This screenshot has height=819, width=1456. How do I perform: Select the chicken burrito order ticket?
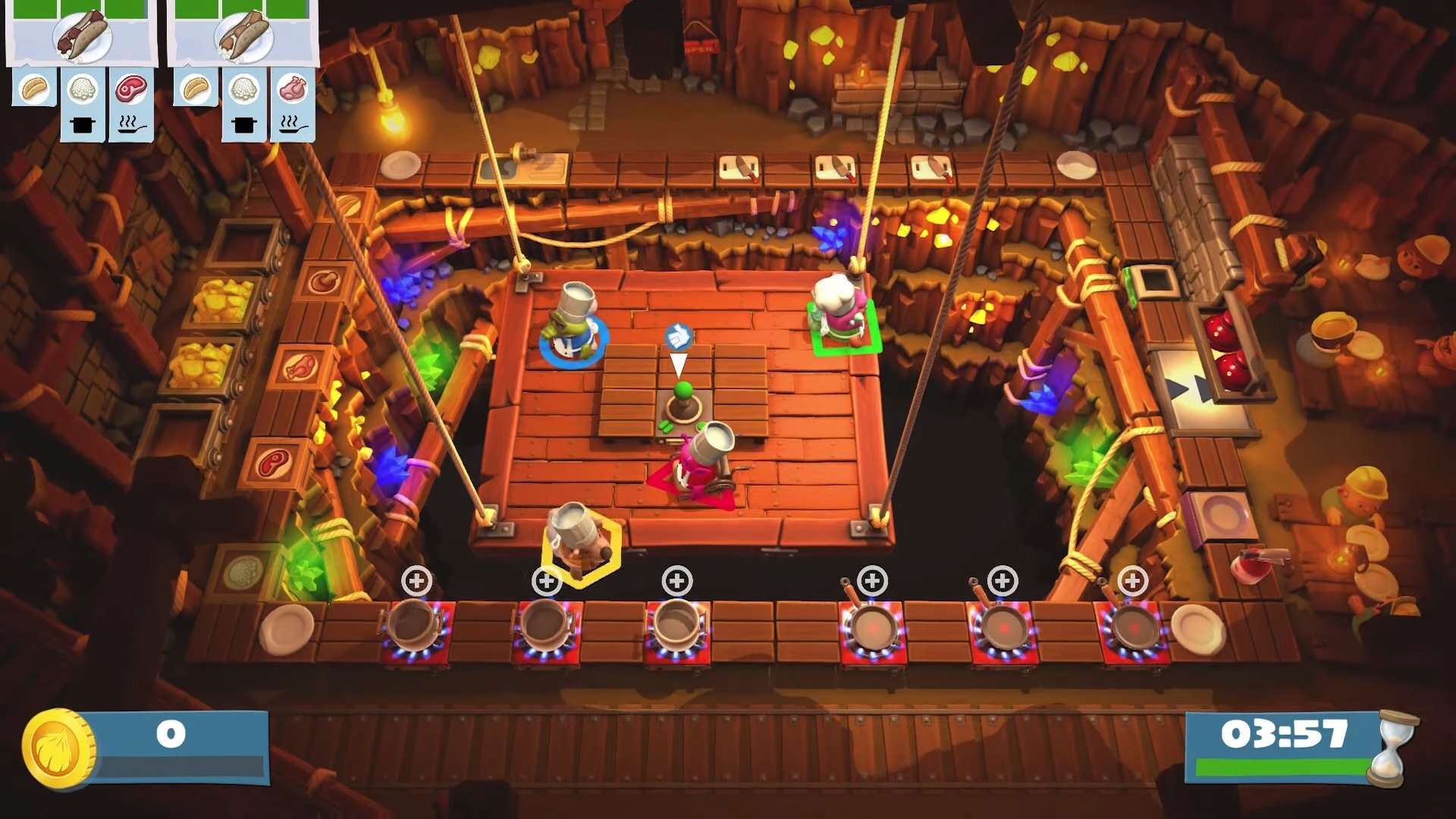point(243,36)
